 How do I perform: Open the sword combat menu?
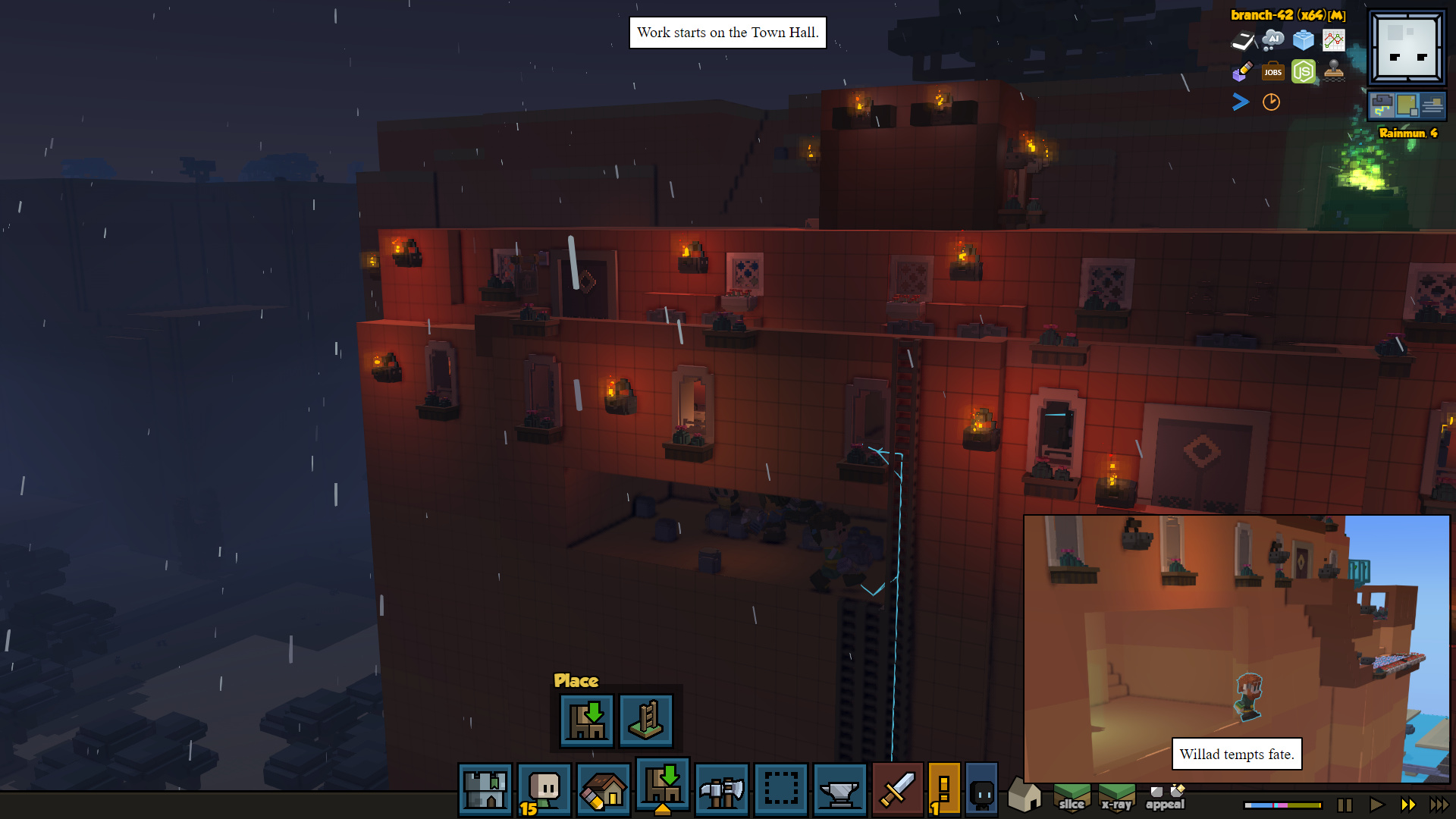pyautogui.click(x=897, y=789)
